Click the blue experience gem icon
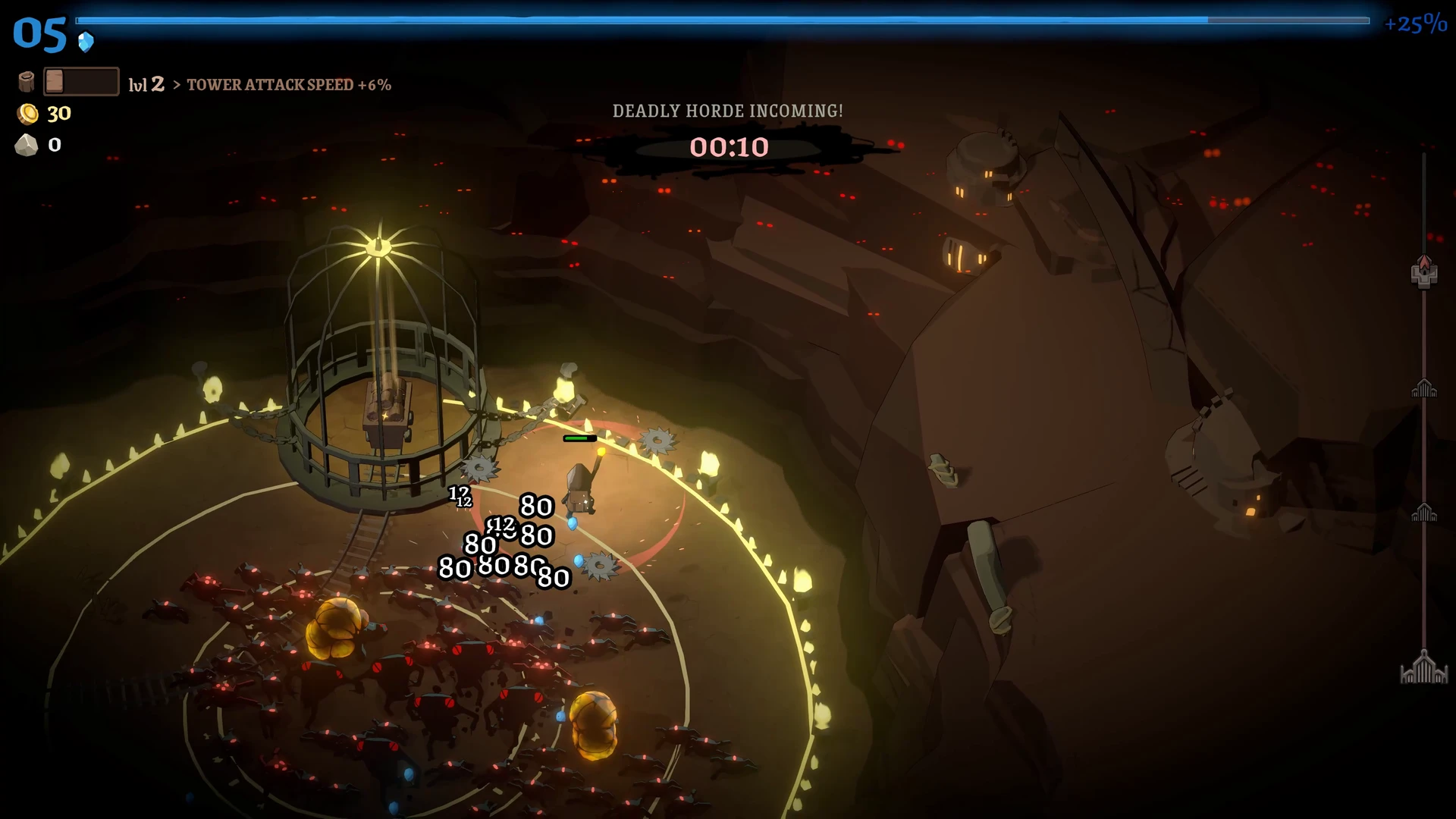The image size is (1456, 819). coord(86,42)
